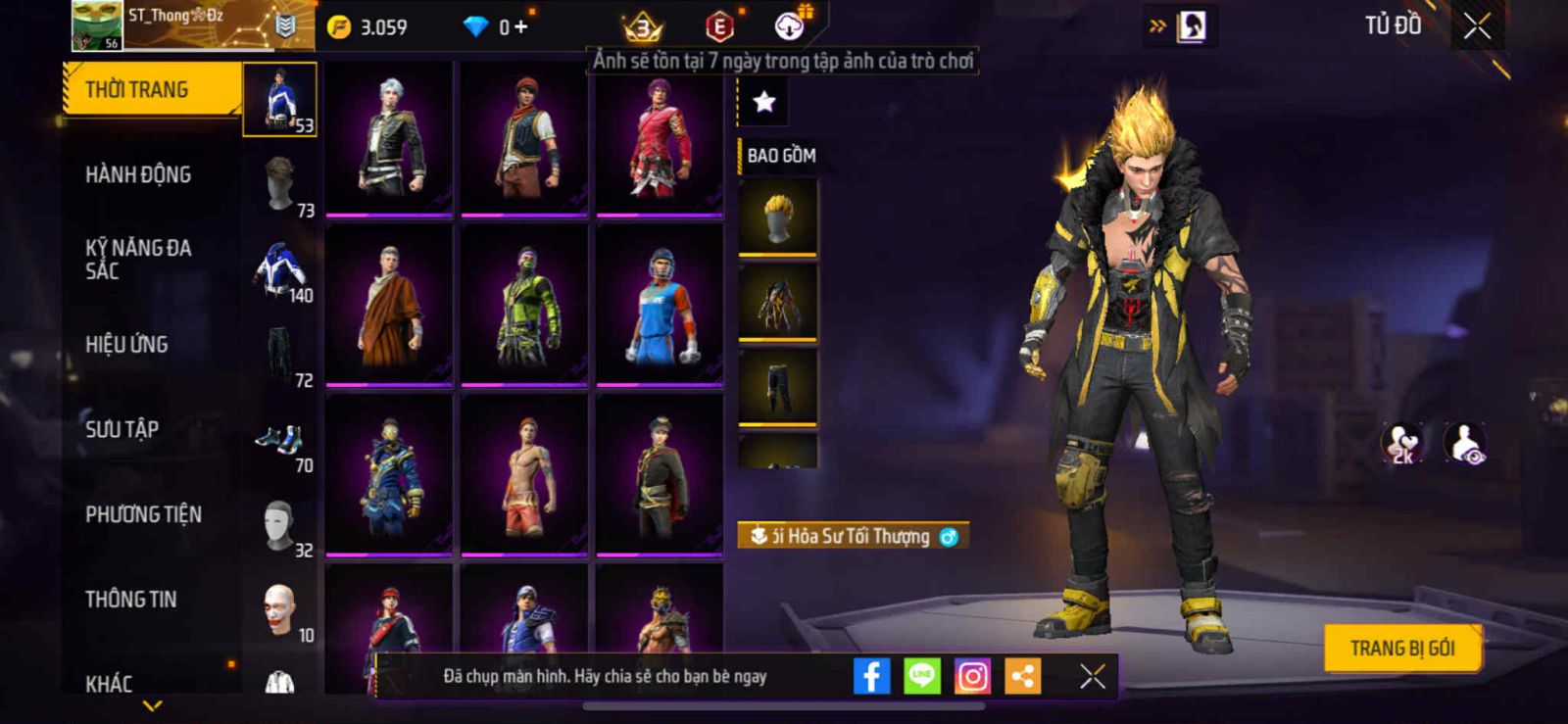Select the THÔNG TIN tab
The image size is (1568, 724).
[130, 599]
